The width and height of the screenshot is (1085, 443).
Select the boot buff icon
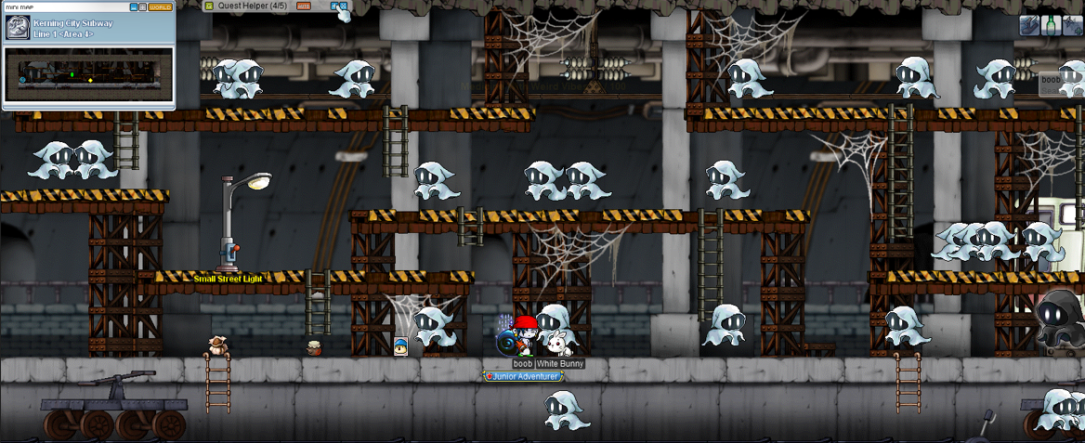[x=1030, y=26]
